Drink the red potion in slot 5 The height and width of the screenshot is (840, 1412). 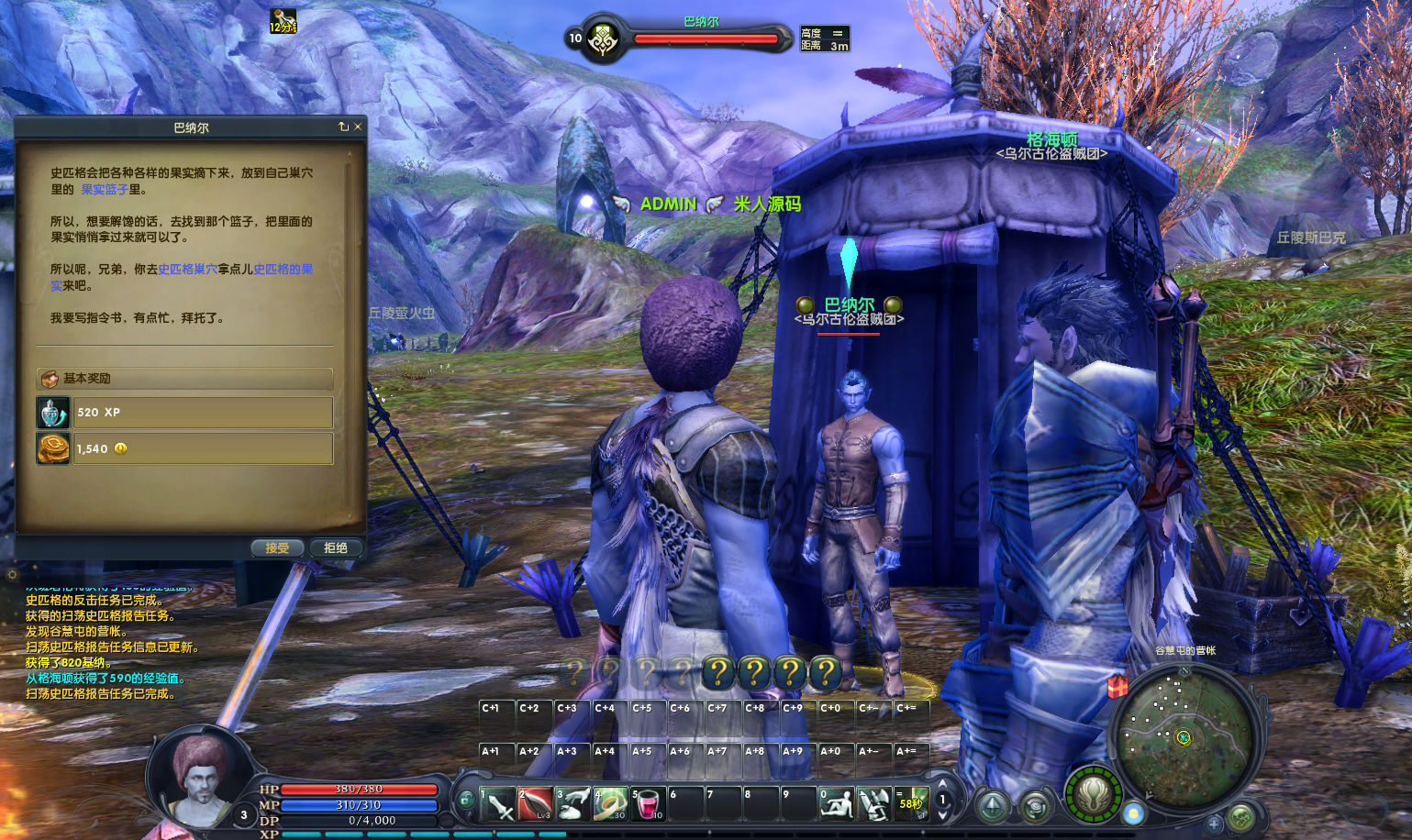click(x=648, y=803)
